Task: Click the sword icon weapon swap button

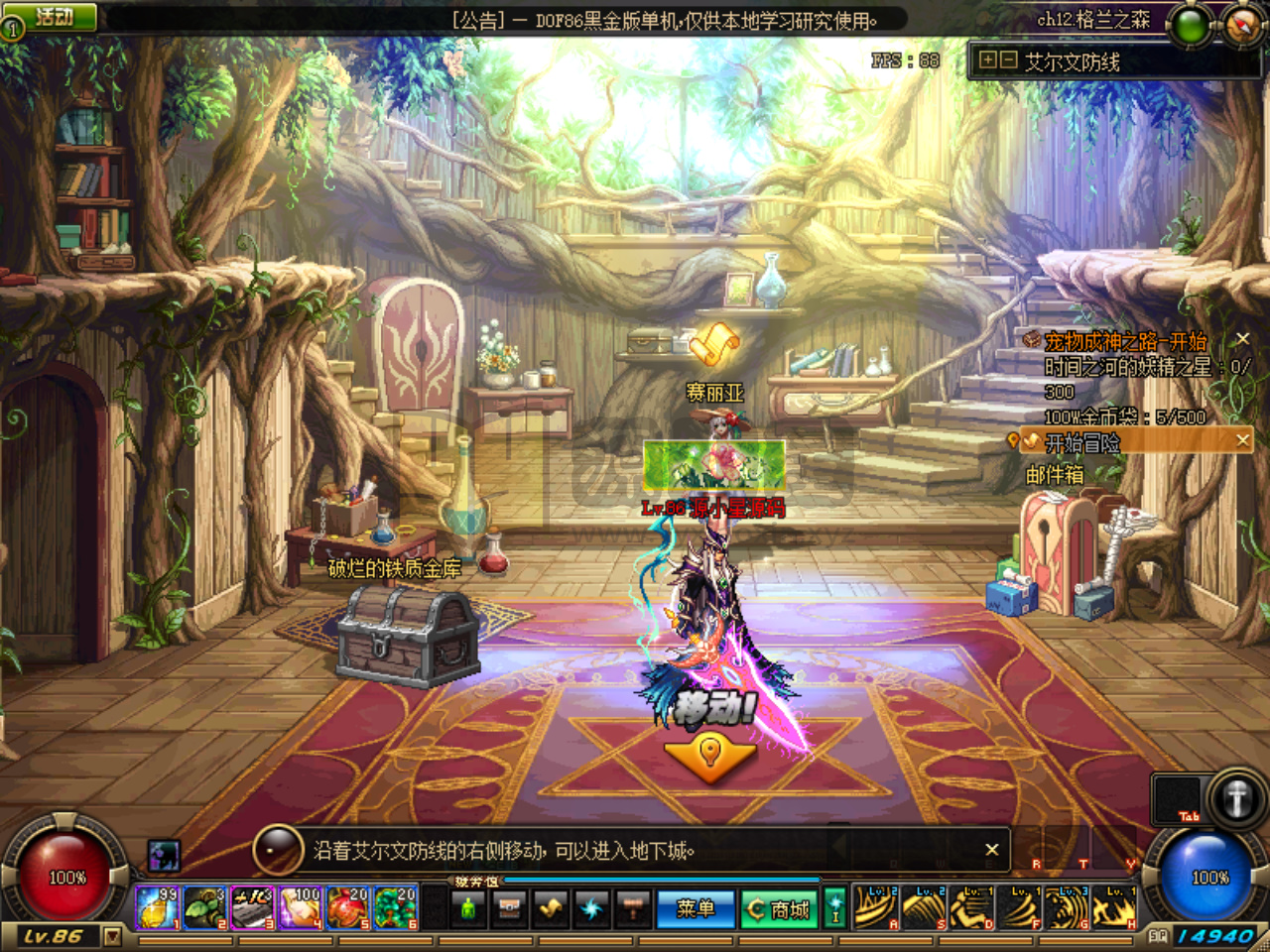Action: 1235,798
